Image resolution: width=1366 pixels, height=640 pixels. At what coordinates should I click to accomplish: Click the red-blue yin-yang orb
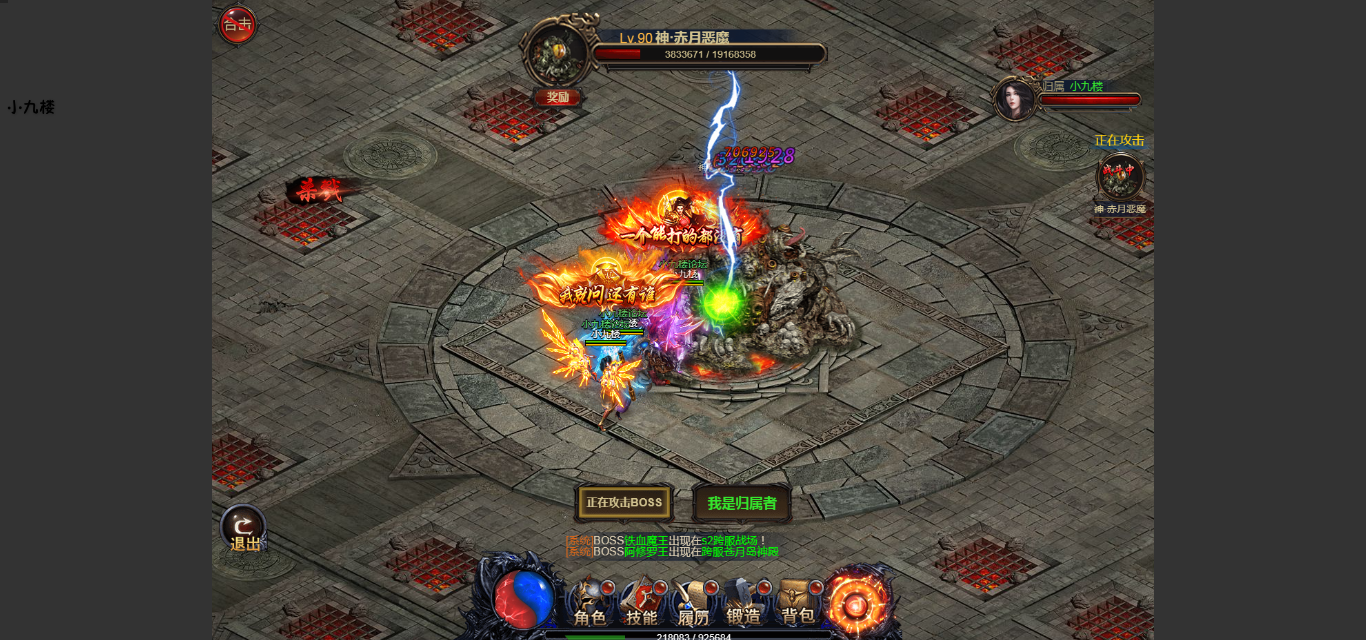(x=524, y=599)
